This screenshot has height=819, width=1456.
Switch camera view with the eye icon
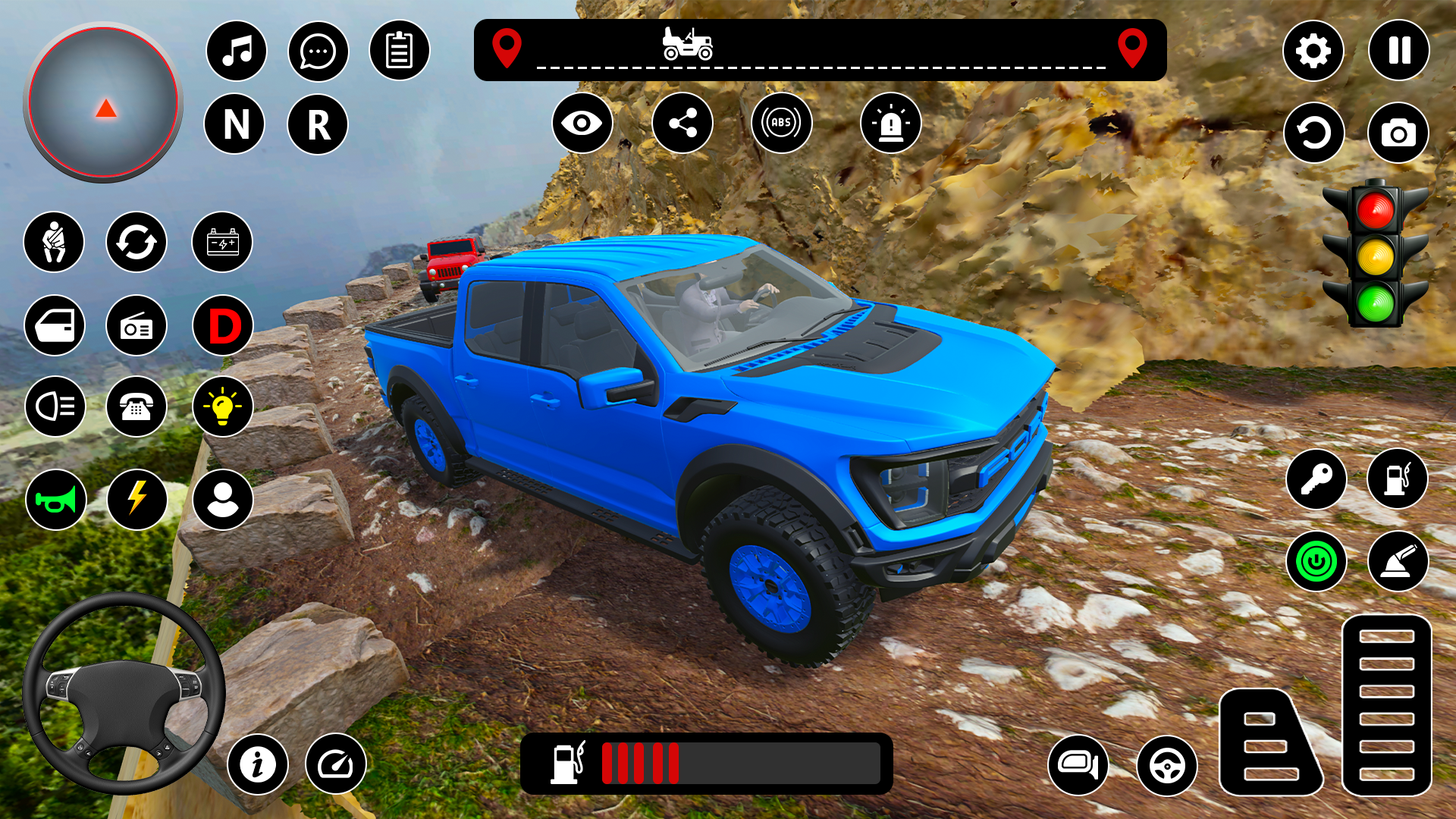click(x=582, y=123)
